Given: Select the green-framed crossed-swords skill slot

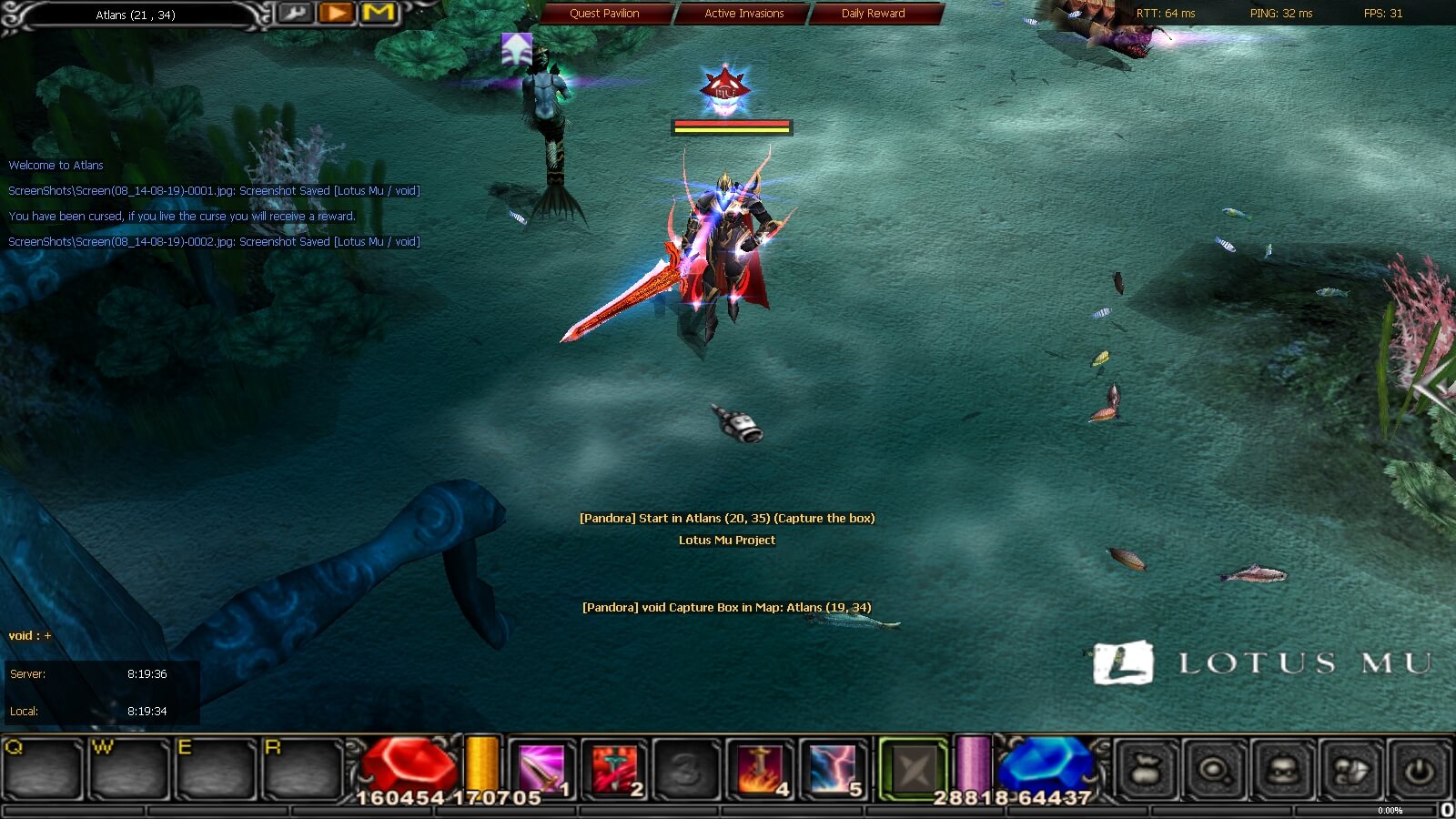Looking at the screenshot, I should 913,770.
